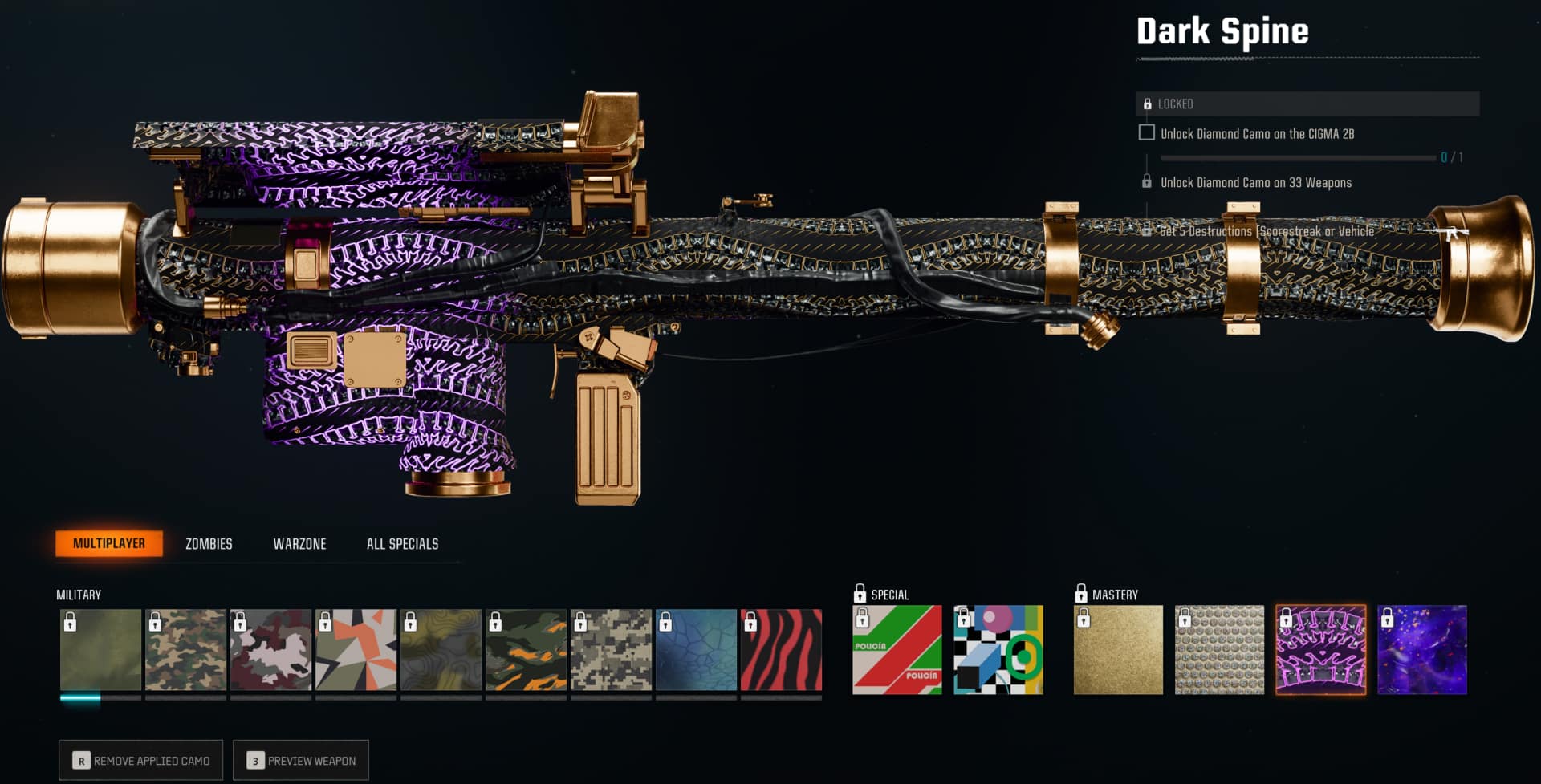Choose the purple galaxy Dark Matter camo
The width and height of the screenshot is (1541, 784).
tap(1421, 650)
